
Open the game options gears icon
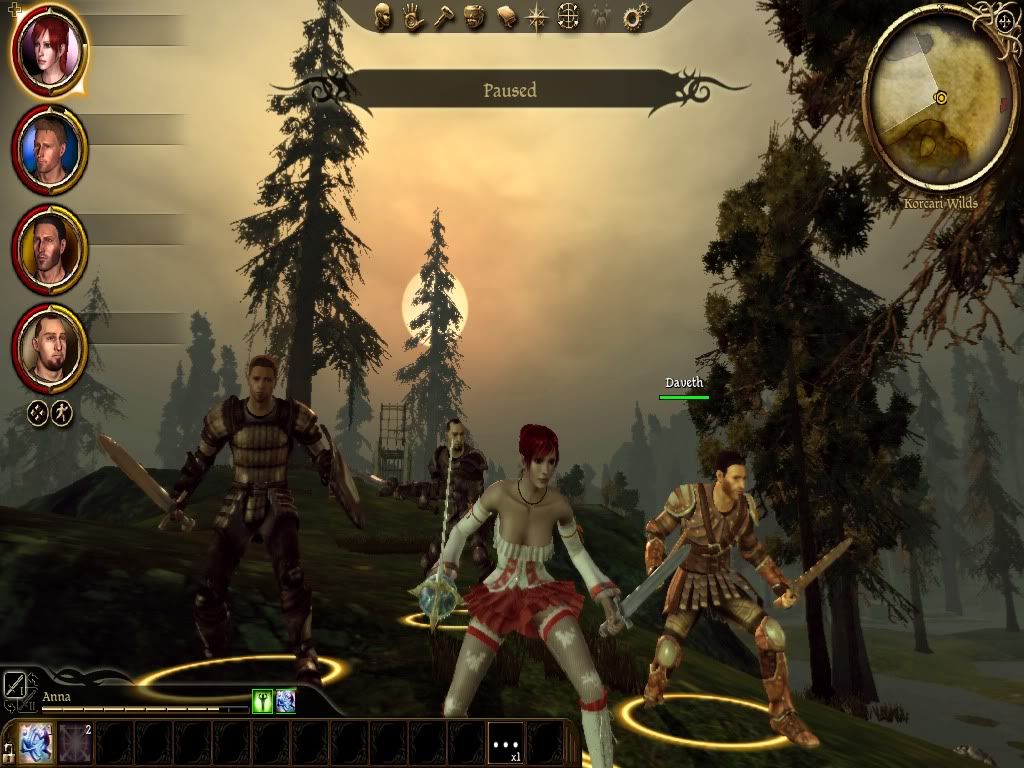pyautogui.click(x=633, y=17)
